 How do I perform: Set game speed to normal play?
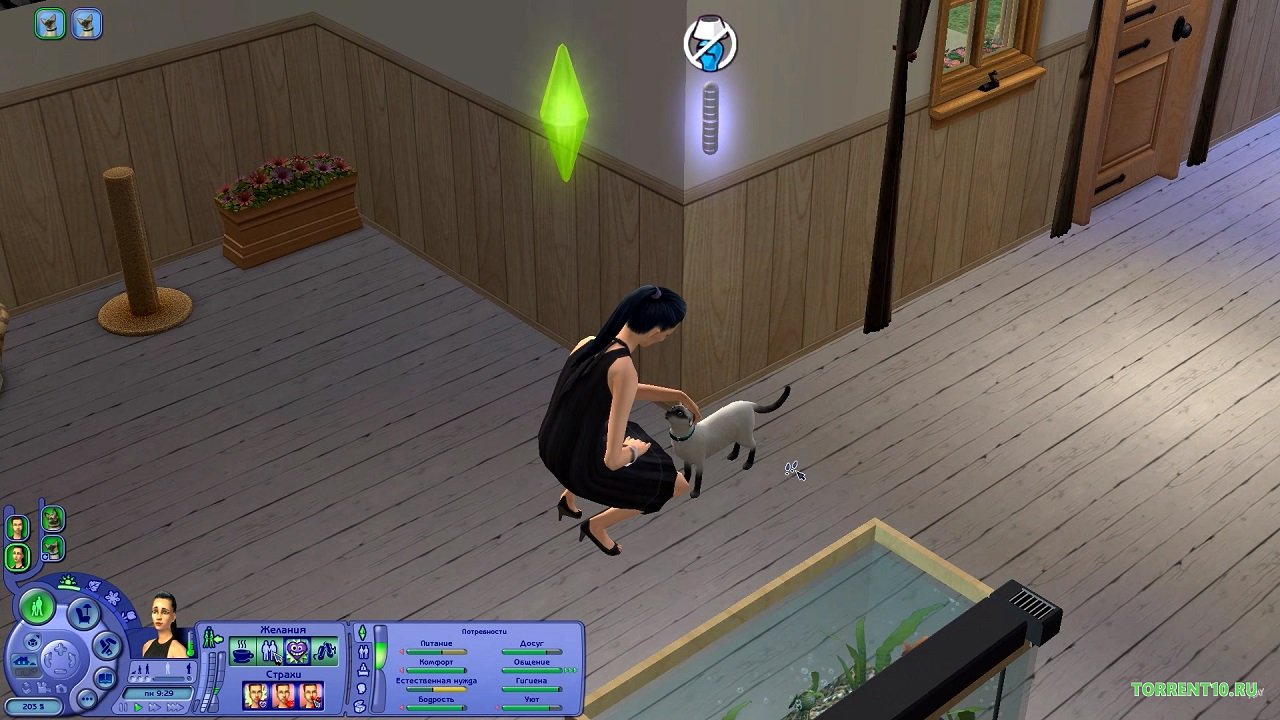pos(140,707)
